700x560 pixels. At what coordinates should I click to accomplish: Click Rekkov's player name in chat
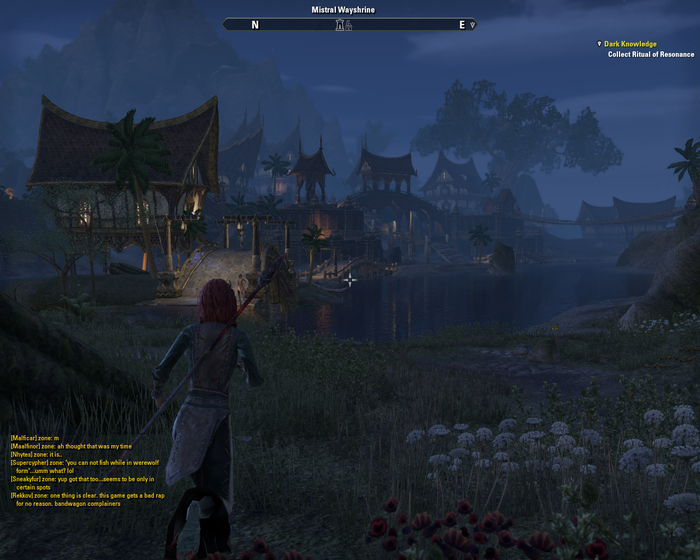22,495
